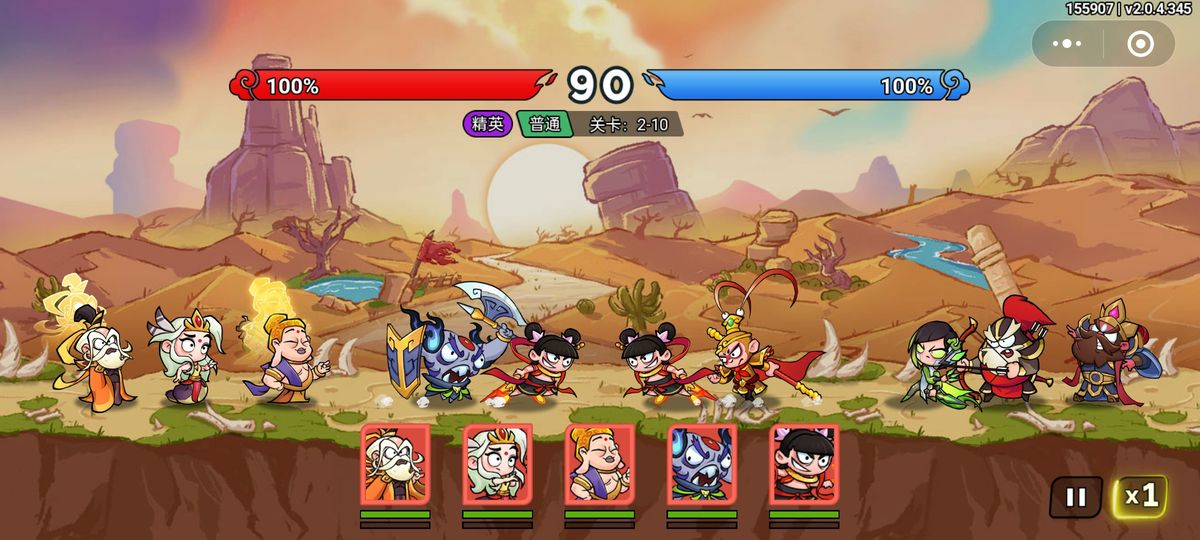
Task: Toggle the x1 battle speed
Action: 1140,496
